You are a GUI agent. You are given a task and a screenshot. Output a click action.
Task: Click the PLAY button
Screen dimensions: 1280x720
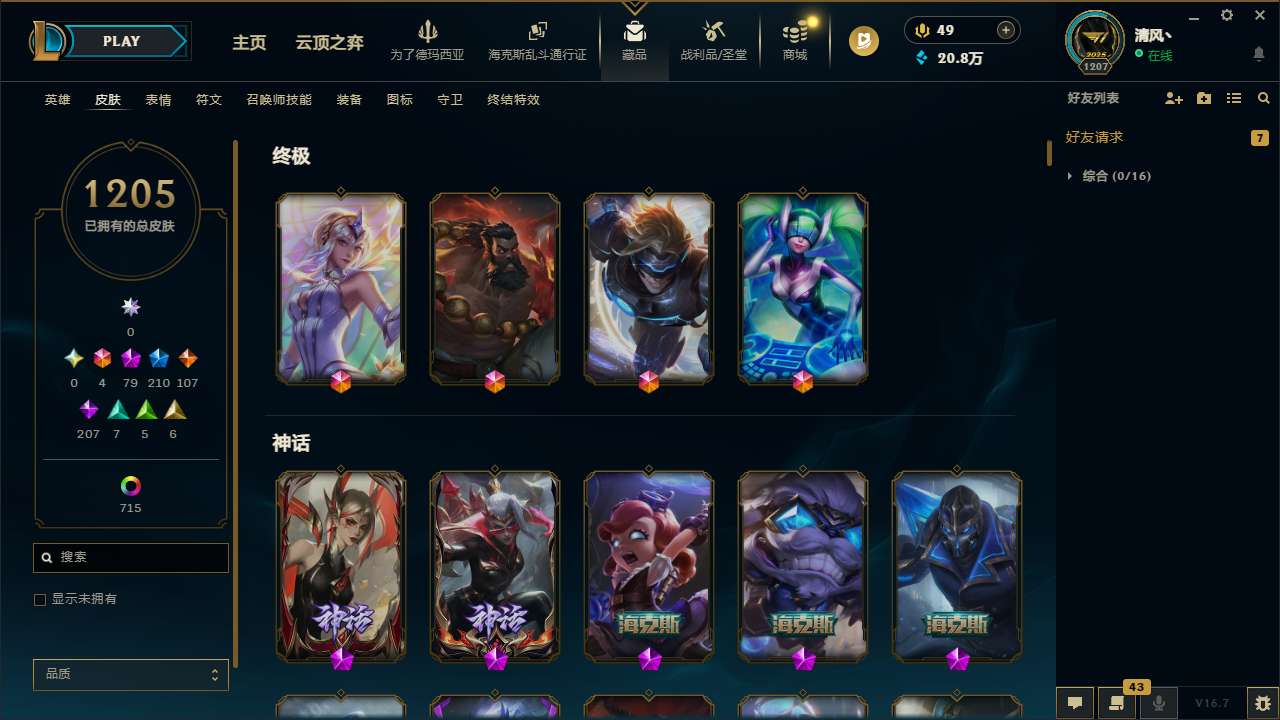point(121,41)
